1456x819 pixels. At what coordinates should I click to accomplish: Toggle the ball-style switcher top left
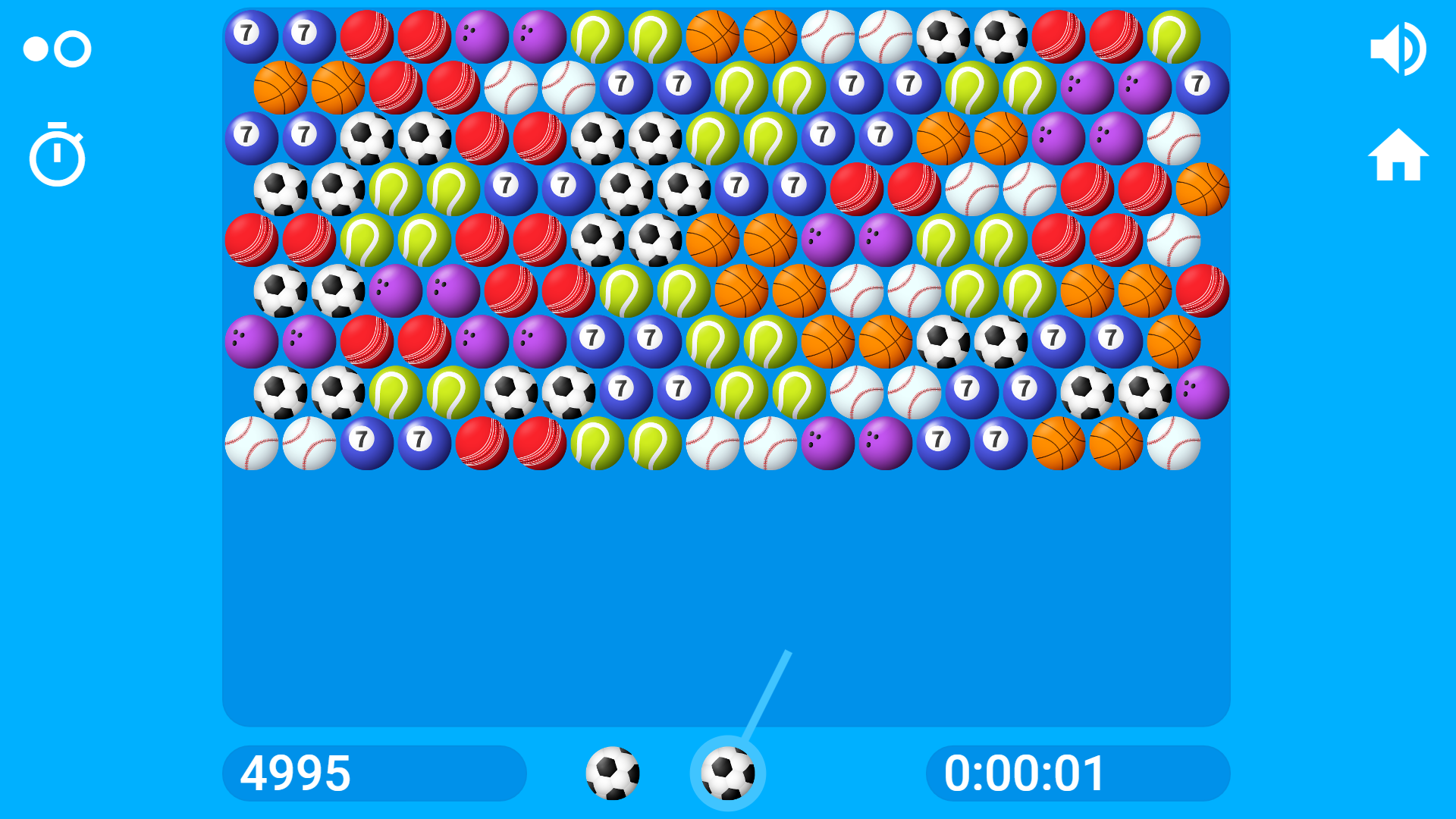click(57, 48)
